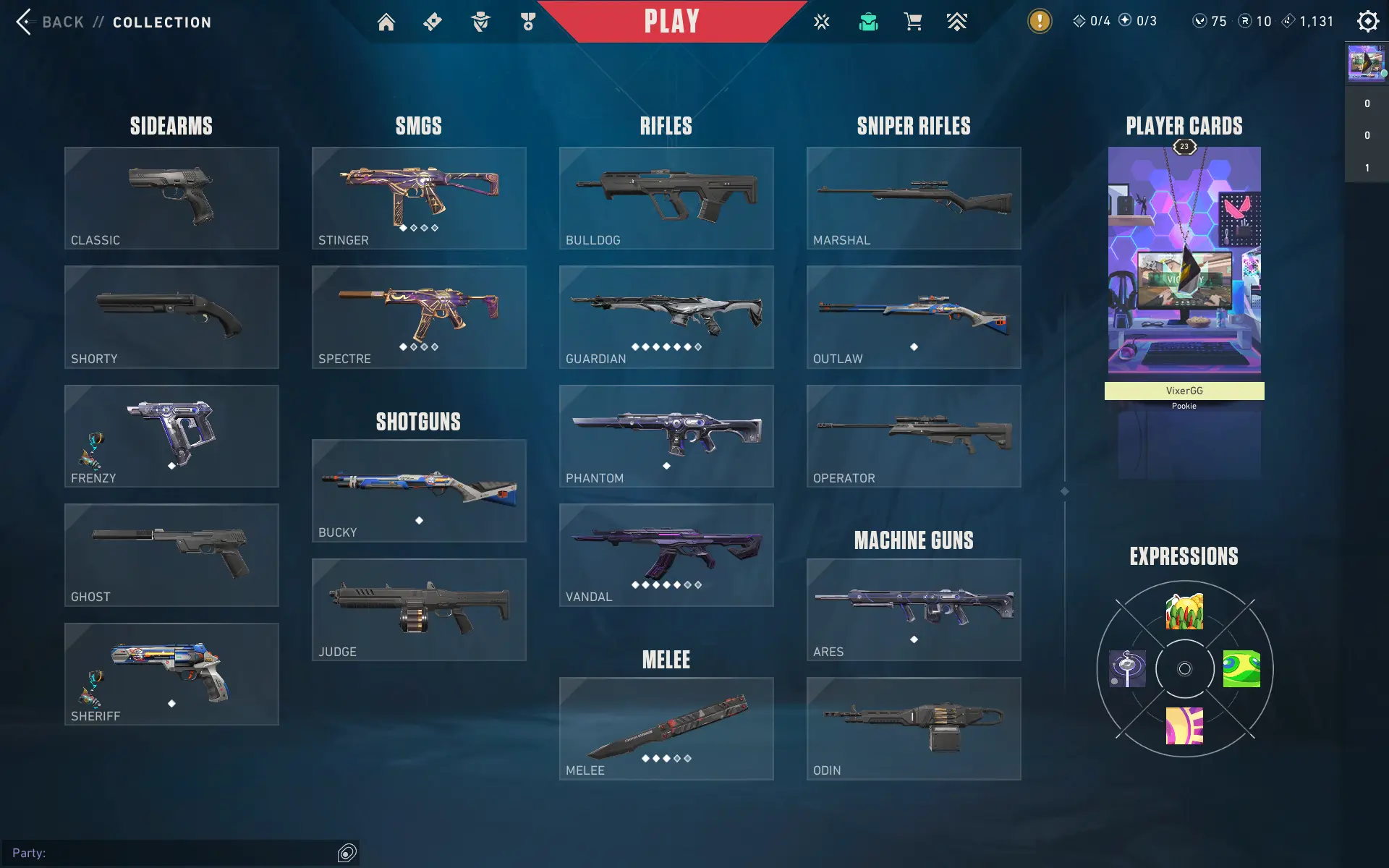Open the Agents icon in the top bar
The image size is (1389, 868).
pos(479,22)
